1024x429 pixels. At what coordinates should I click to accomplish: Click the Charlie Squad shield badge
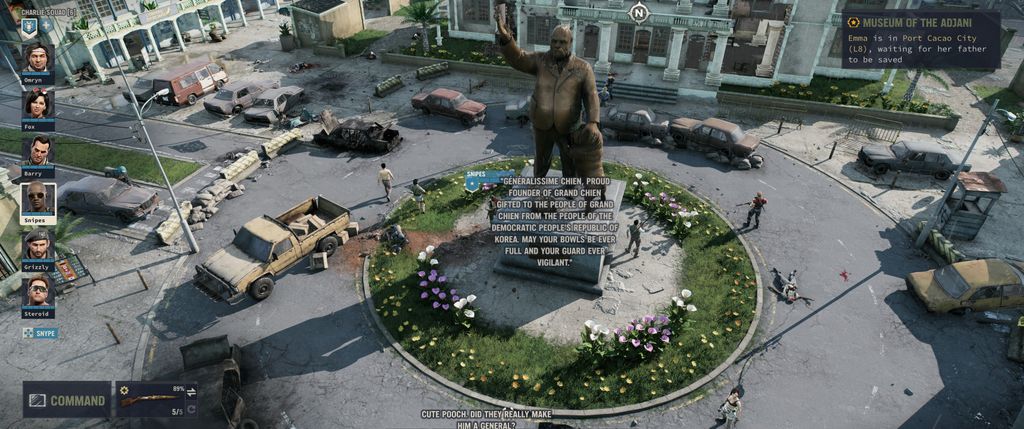click(28, 26)
